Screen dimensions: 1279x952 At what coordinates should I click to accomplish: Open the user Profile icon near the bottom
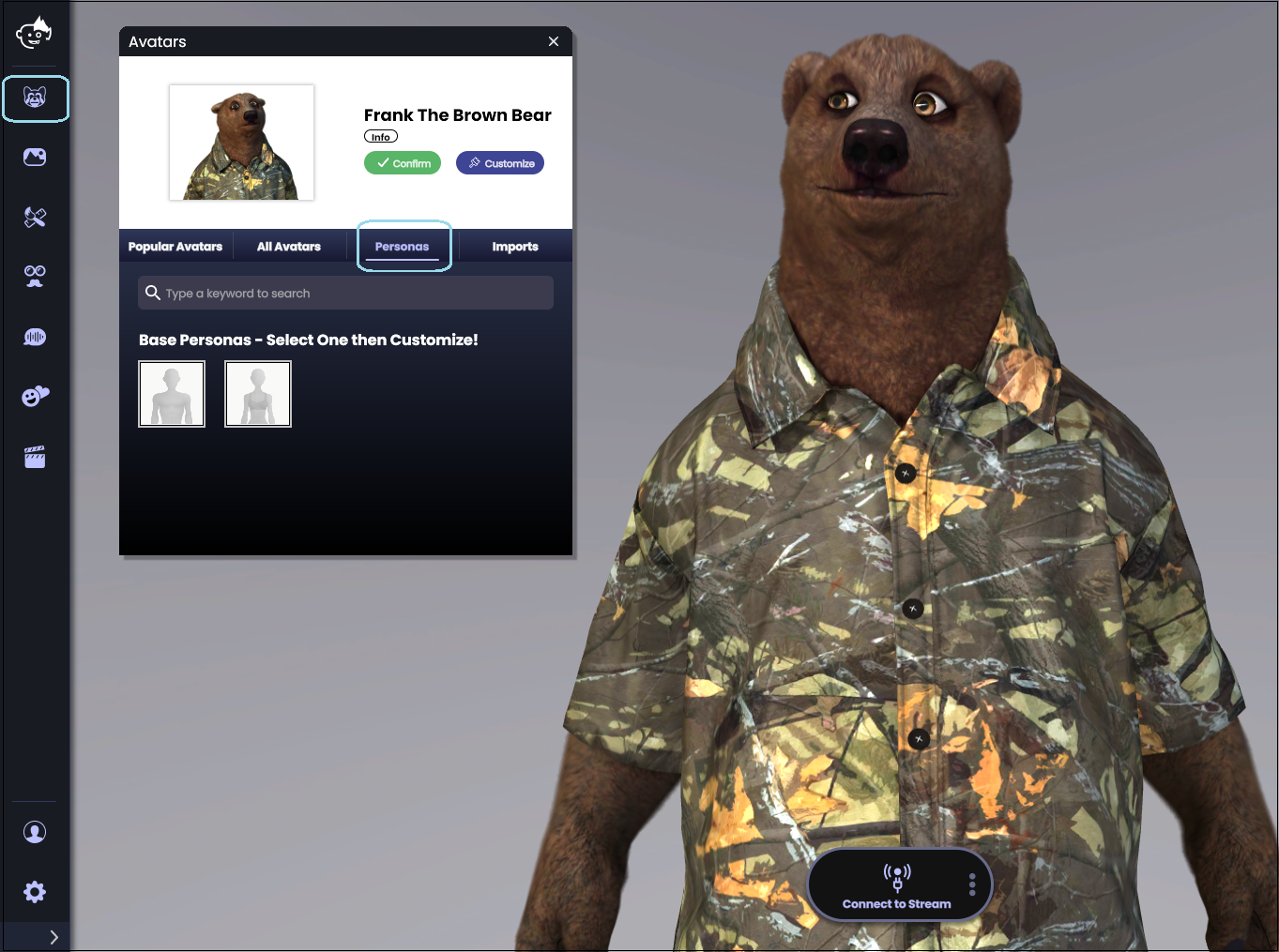point(35,831)
